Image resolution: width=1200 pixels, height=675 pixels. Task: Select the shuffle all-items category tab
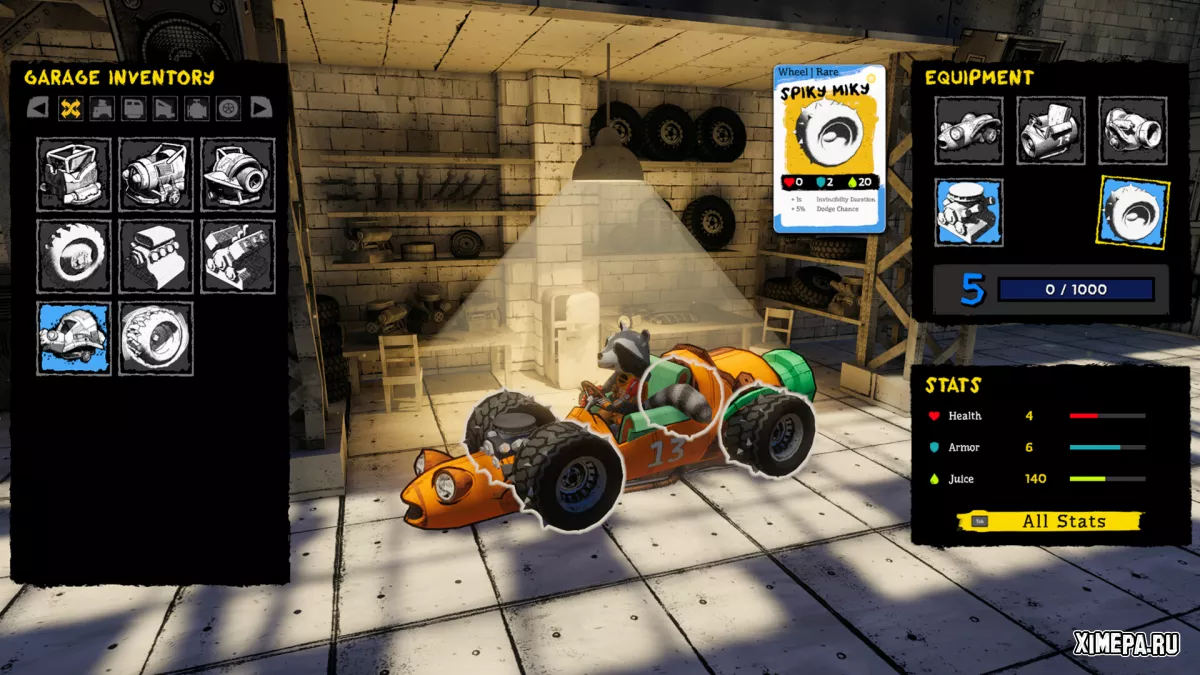pos(70,108)
